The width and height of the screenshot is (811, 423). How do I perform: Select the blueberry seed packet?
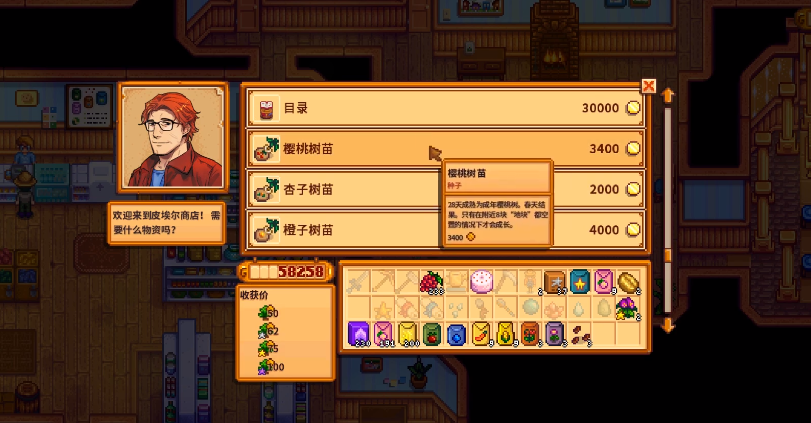(457, 333)
